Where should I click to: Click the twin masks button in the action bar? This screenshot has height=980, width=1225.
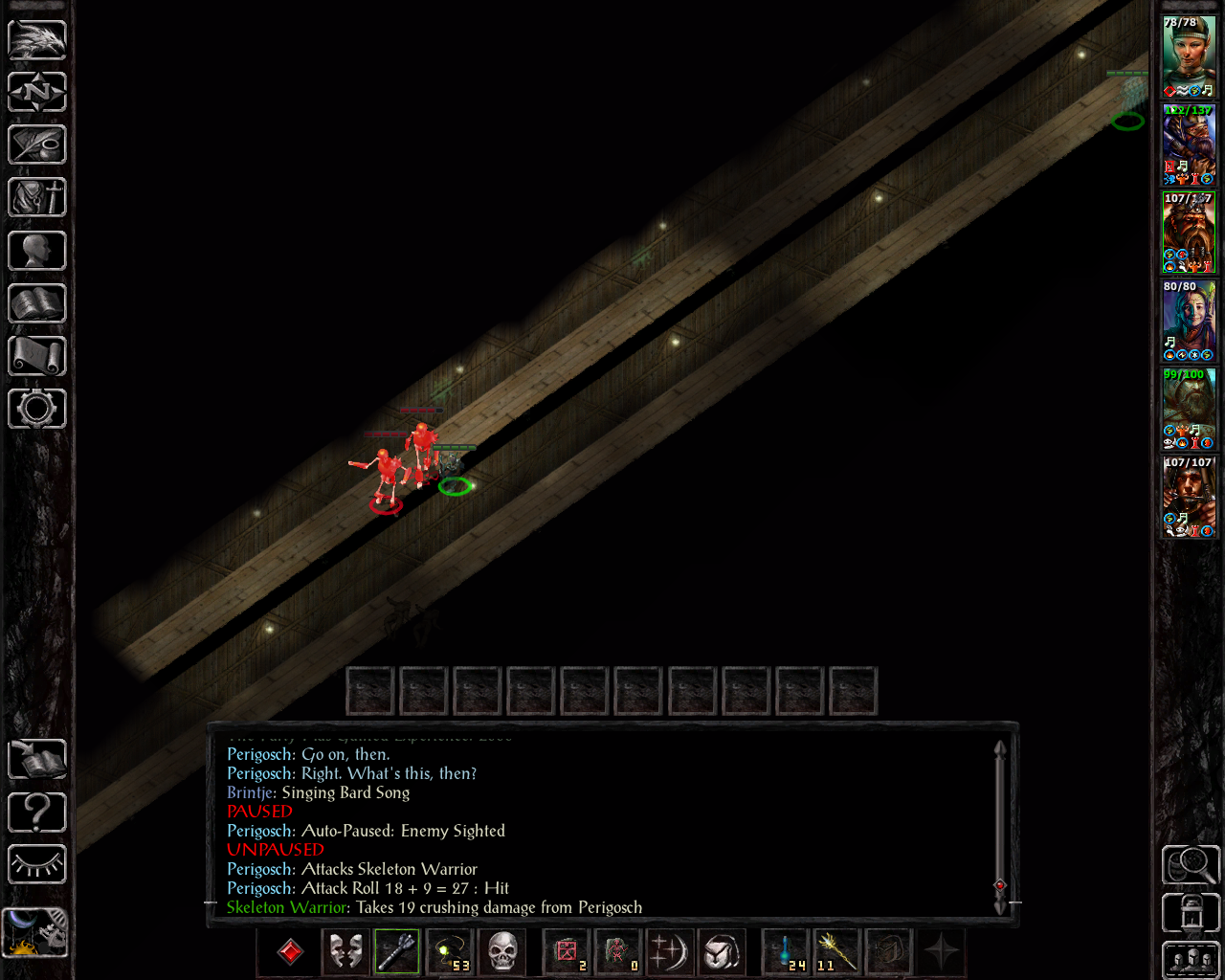345,952
